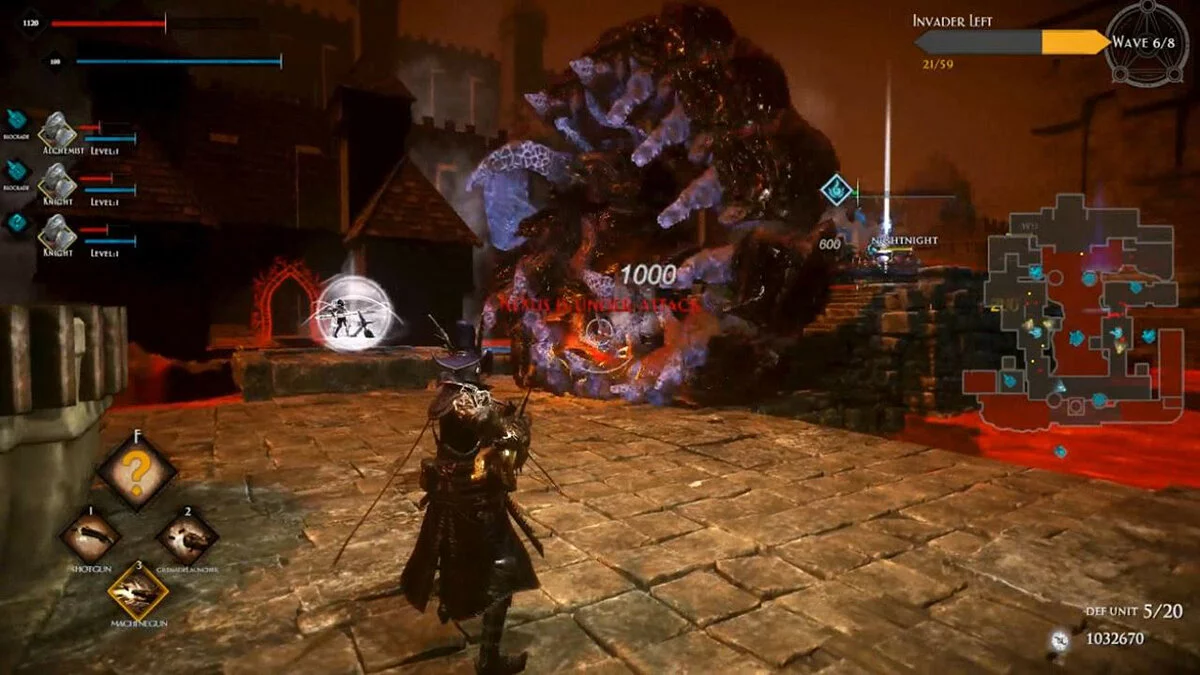Open the fortress minimap
Screen dimensions: 1200x675
(x=1075, y=315)
